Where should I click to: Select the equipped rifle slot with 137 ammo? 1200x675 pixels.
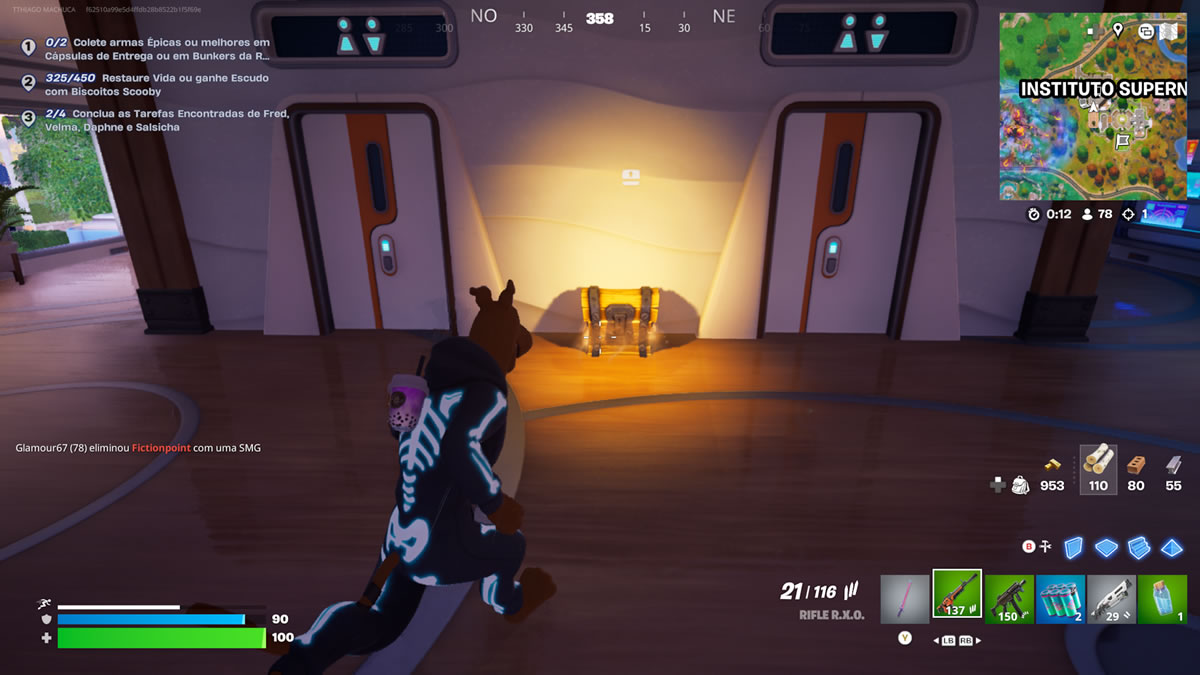[x=957, y=596]
